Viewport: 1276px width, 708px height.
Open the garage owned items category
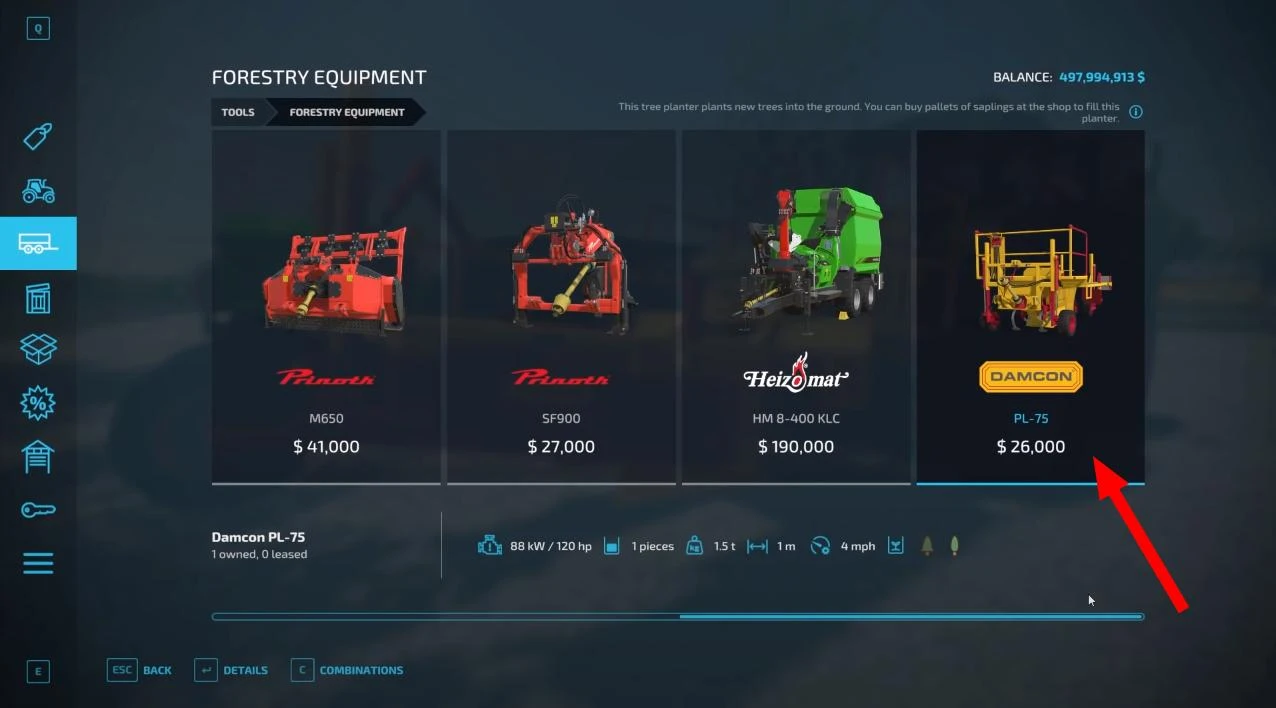pyautogui.click(x=38, y=456)
